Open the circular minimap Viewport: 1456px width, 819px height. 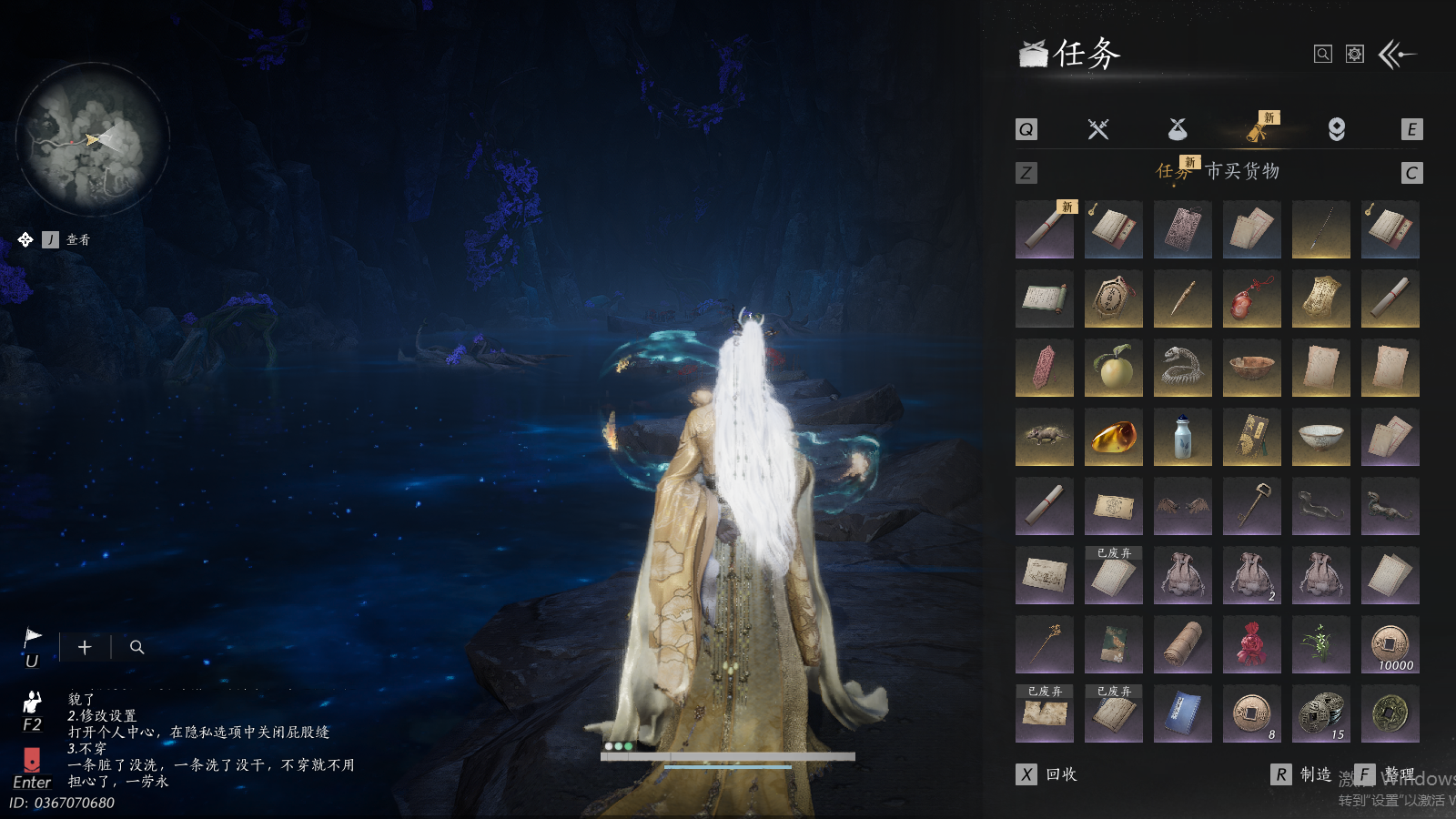[x=92, y=139]
